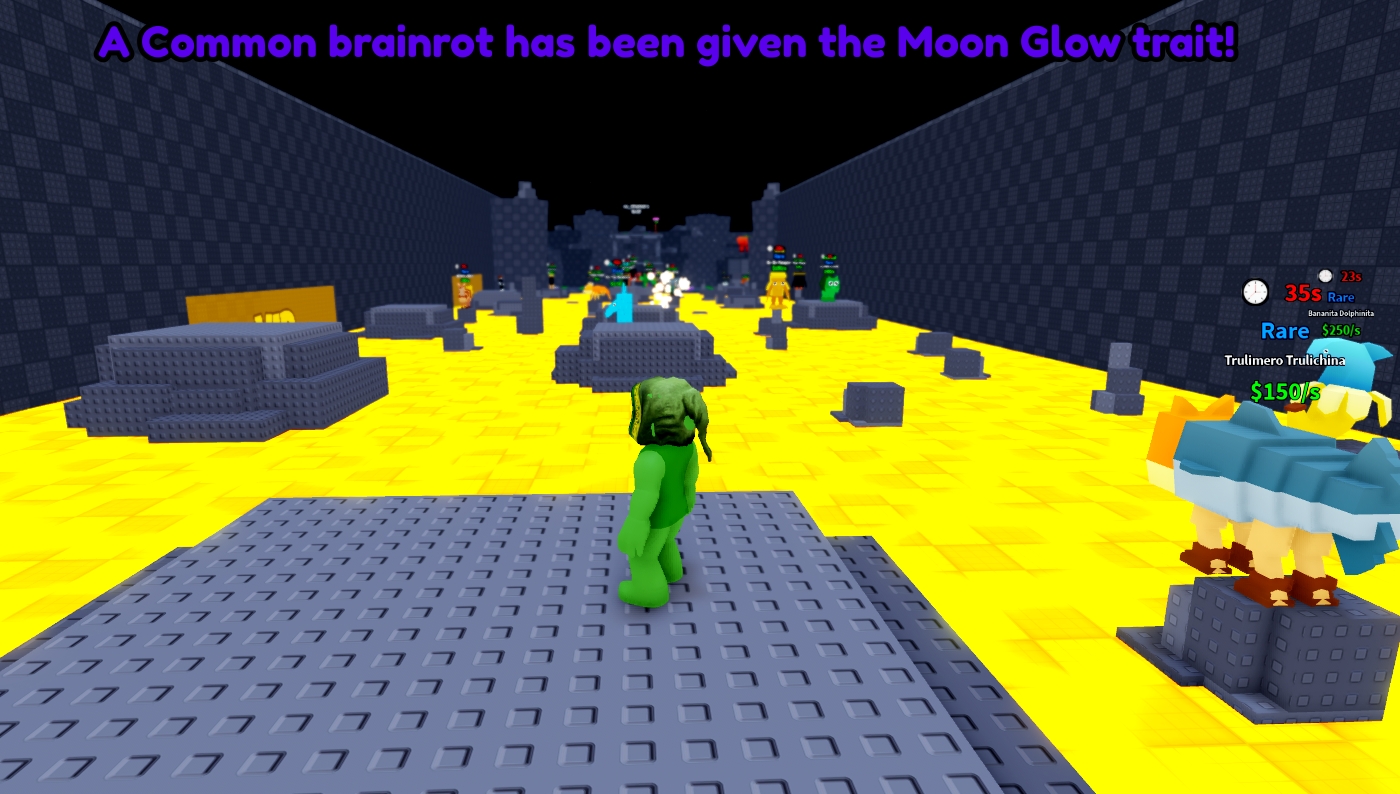This screenshot has height=794, width=1400.
Task: Click the orange shrimp brainrot near the center
Action: [598, 292]
